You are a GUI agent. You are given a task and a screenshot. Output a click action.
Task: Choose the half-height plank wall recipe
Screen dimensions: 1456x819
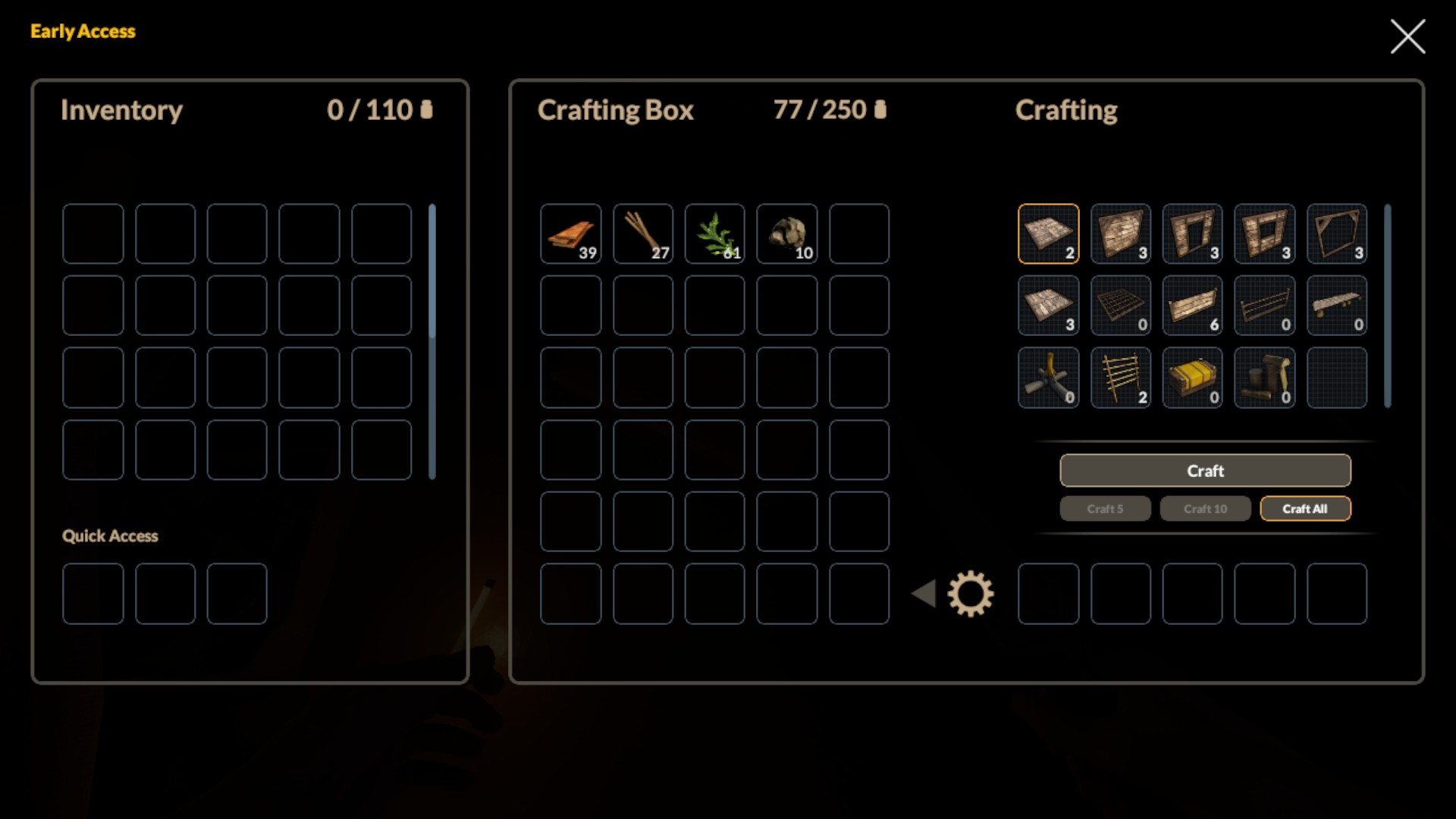tap(1193, 306)
